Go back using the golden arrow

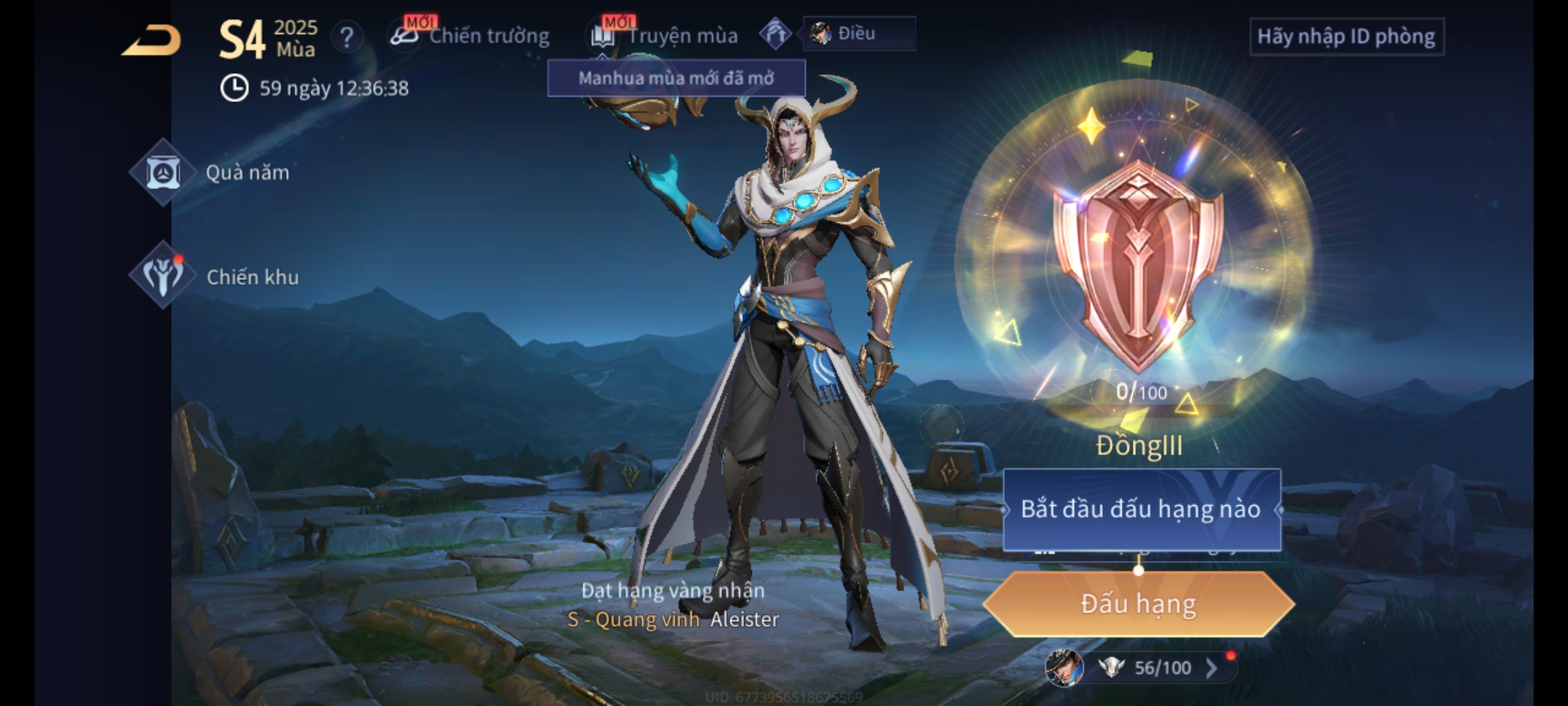coord(152,41)
